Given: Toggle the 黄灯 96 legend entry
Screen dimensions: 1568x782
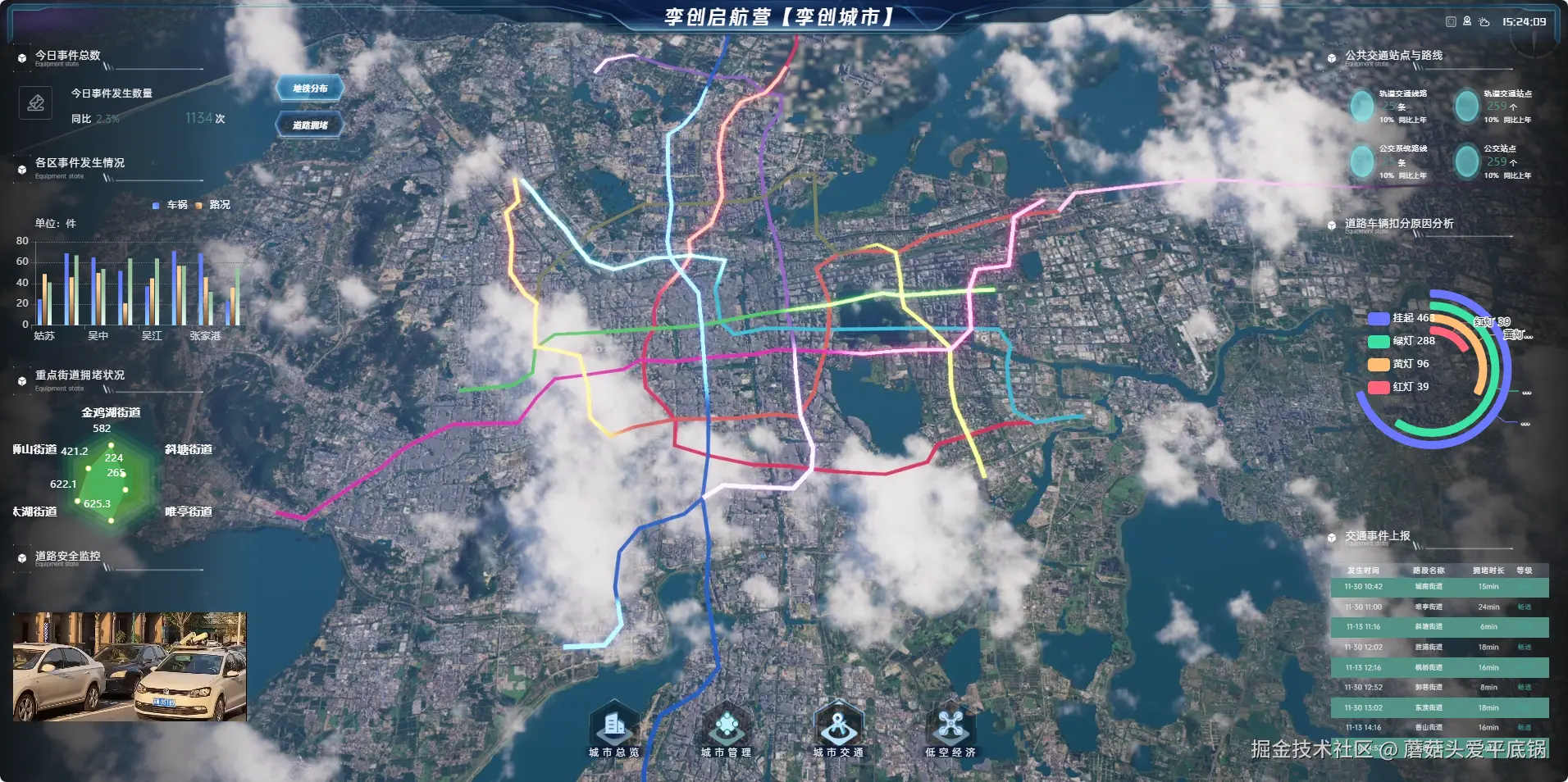Looking at the screenshot, I should (1400, 364).
